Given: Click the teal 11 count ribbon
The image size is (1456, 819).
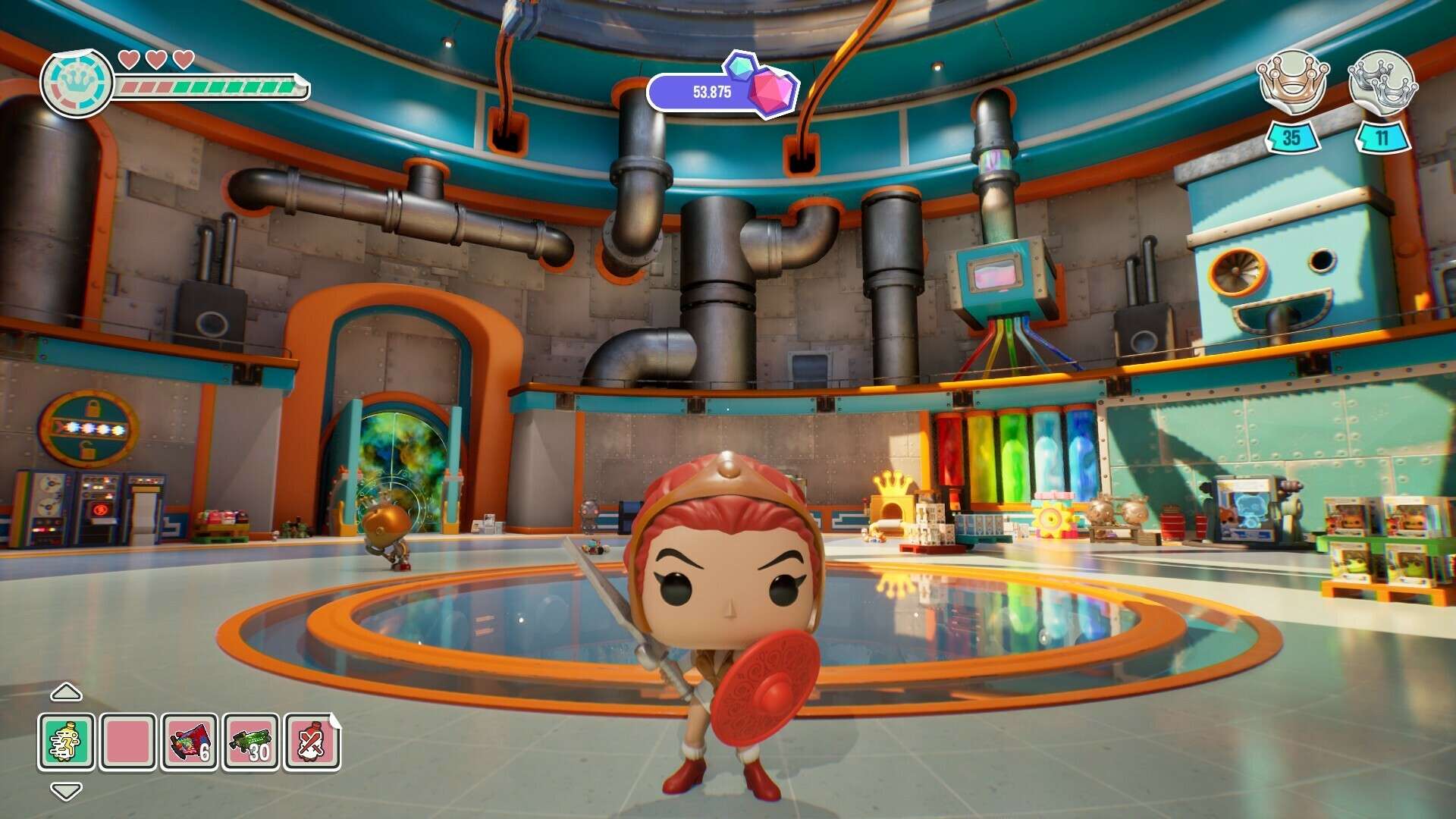Looking at the screenshot, I should coord(1385,138).
